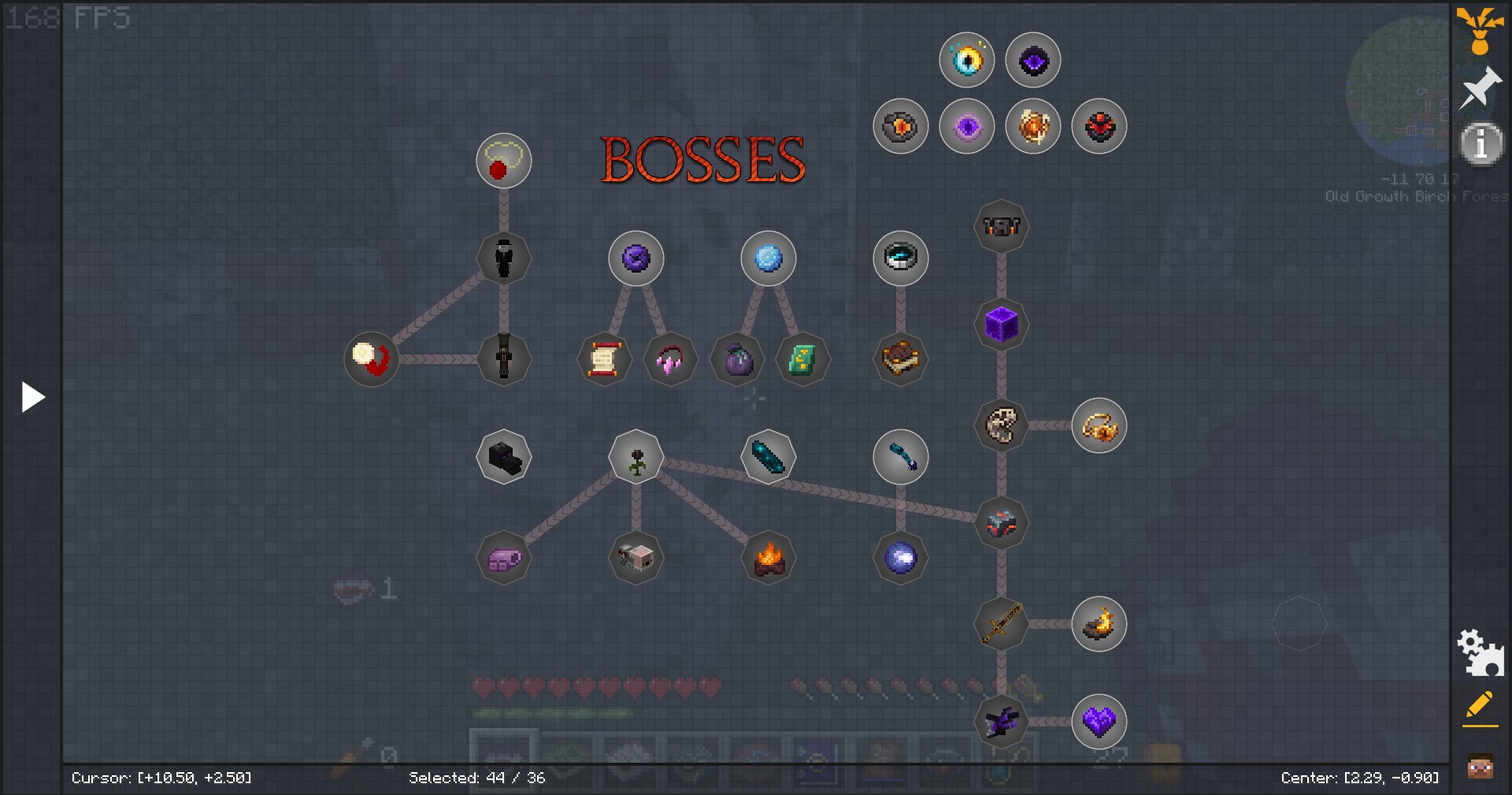
Task: Open the flaming bowl quest node
Action: pyautogui.click(x=1099, y=624)
